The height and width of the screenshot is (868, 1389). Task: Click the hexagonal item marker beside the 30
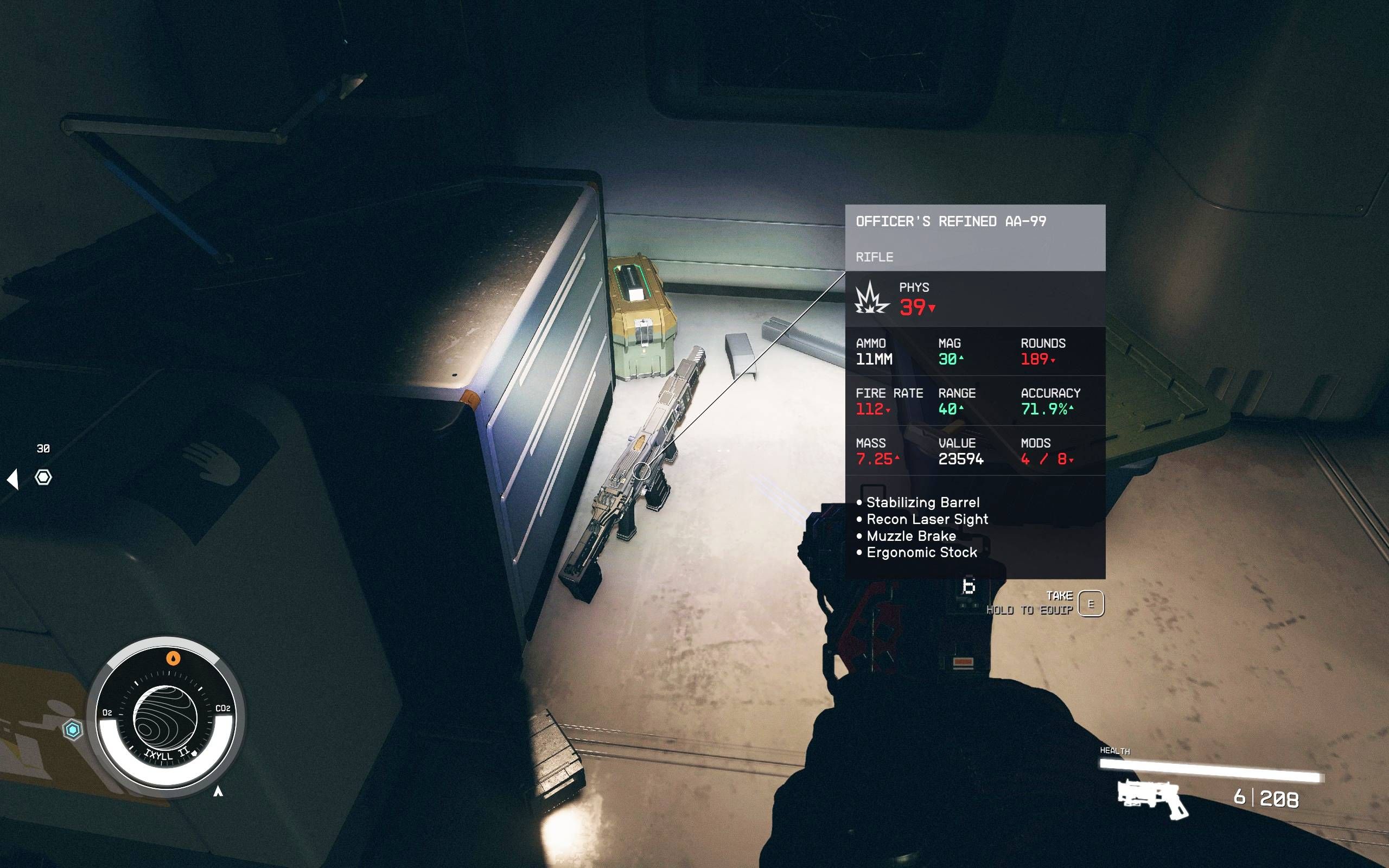(x=43, y=477)
